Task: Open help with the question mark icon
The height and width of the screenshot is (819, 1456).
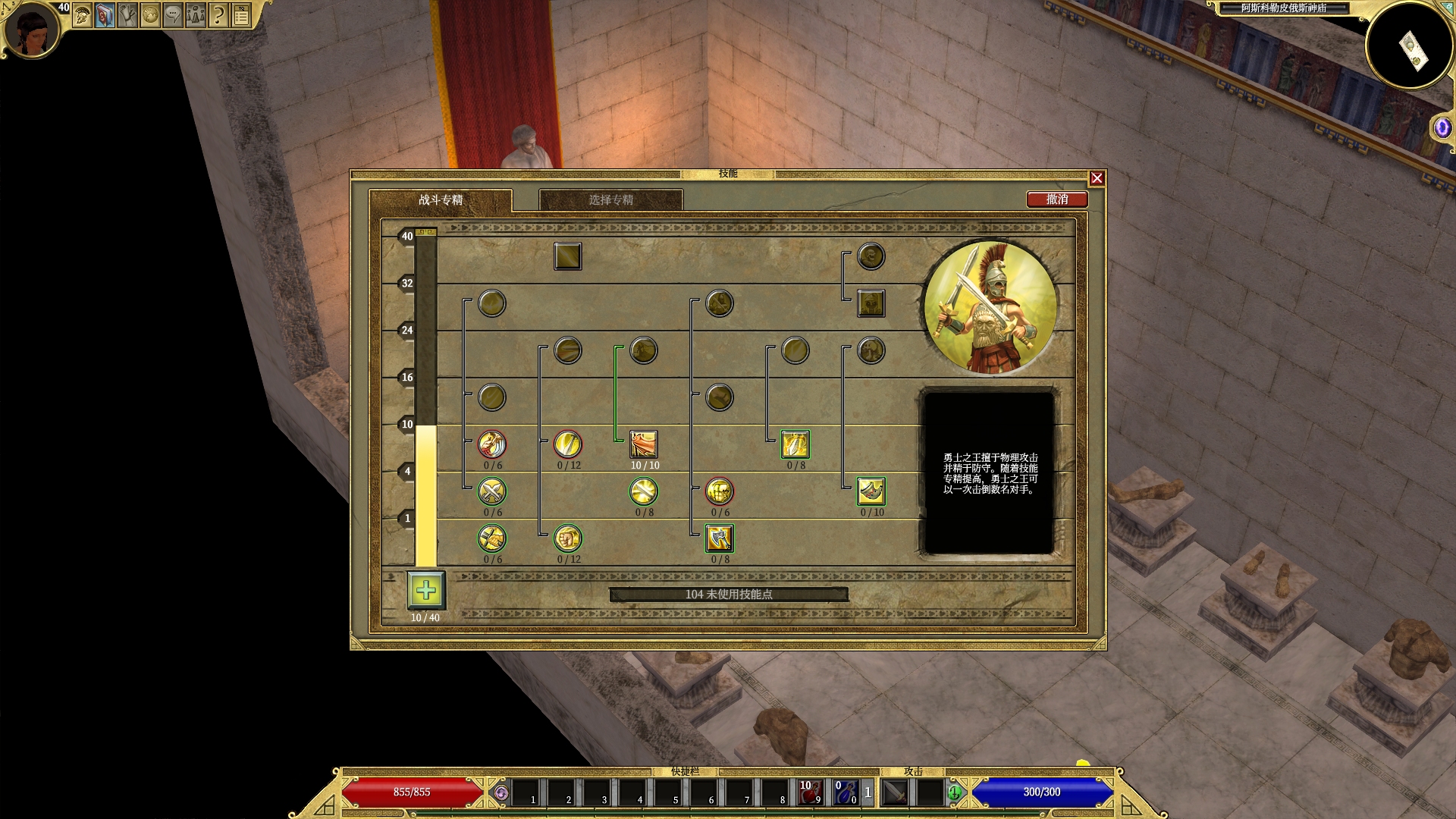Action: point(218,15)
